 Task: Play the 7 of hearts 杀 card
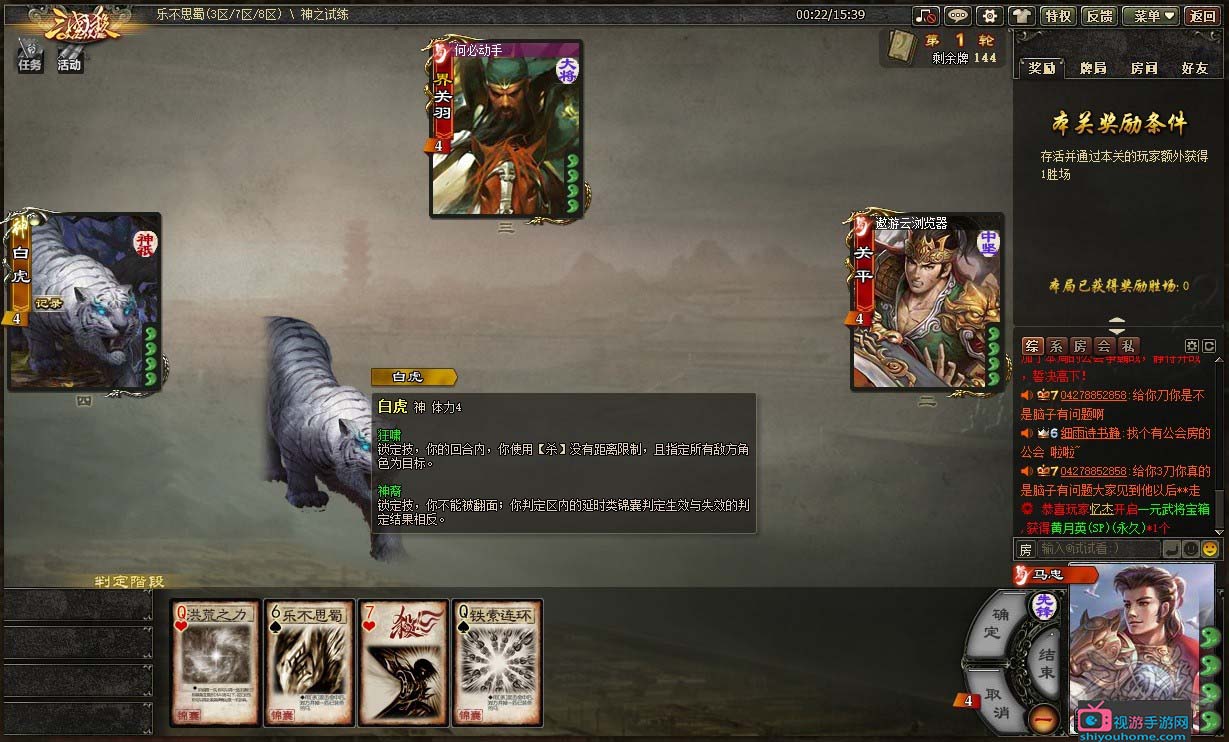coord(403,662)
